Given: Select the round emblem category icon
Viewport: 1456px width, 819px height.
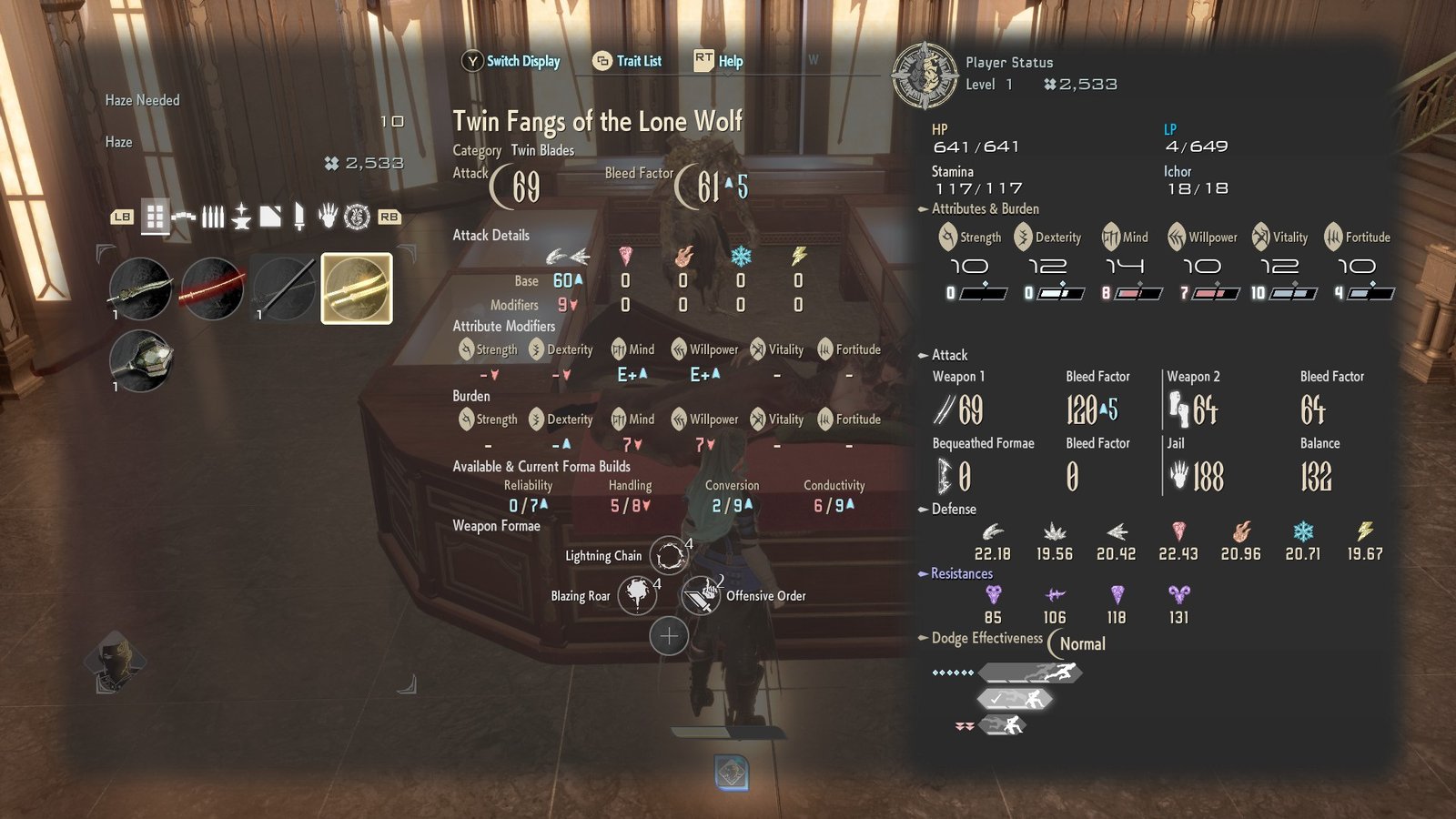Looking at the screenshot, I should [357, 218].
